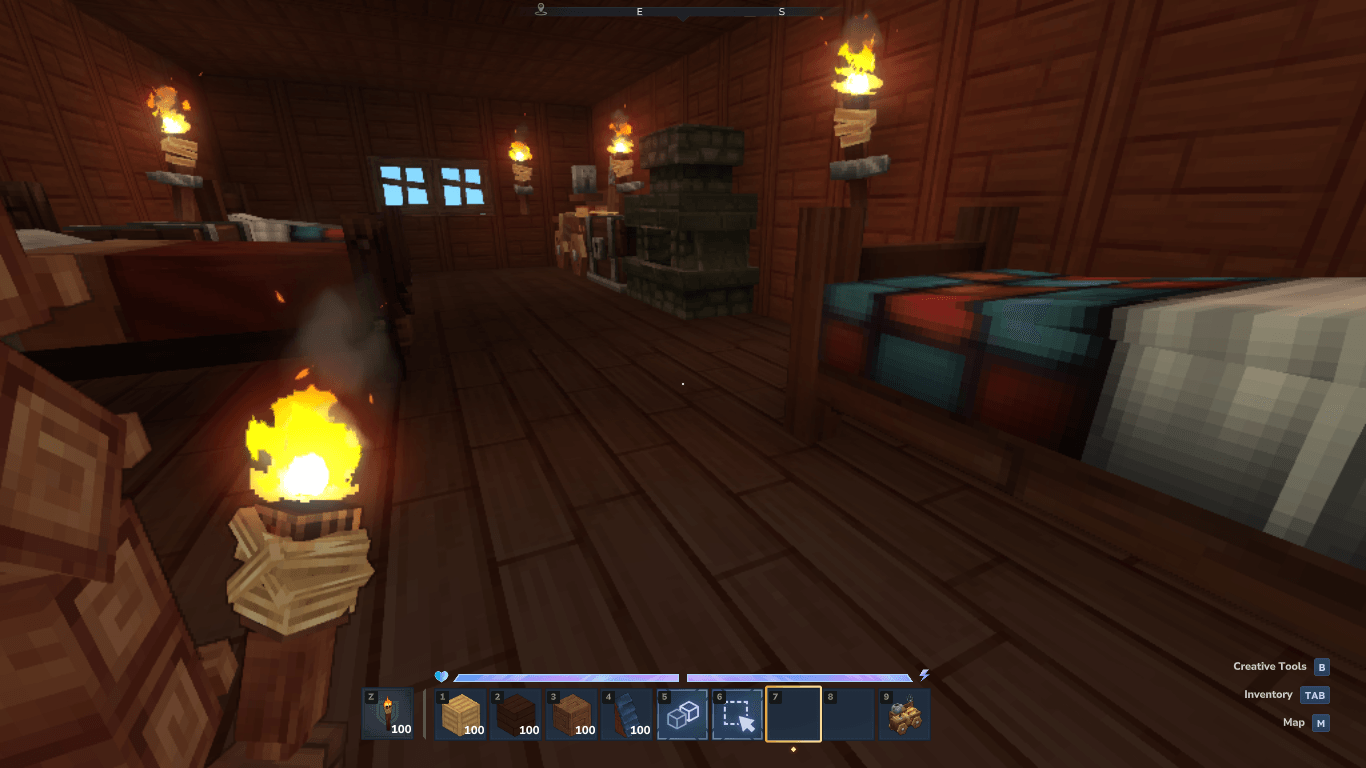Select the blue roof stairs slot
The width and height of the screenshot is (1366, 768).
pyautogui.click(x=627, y=714)
